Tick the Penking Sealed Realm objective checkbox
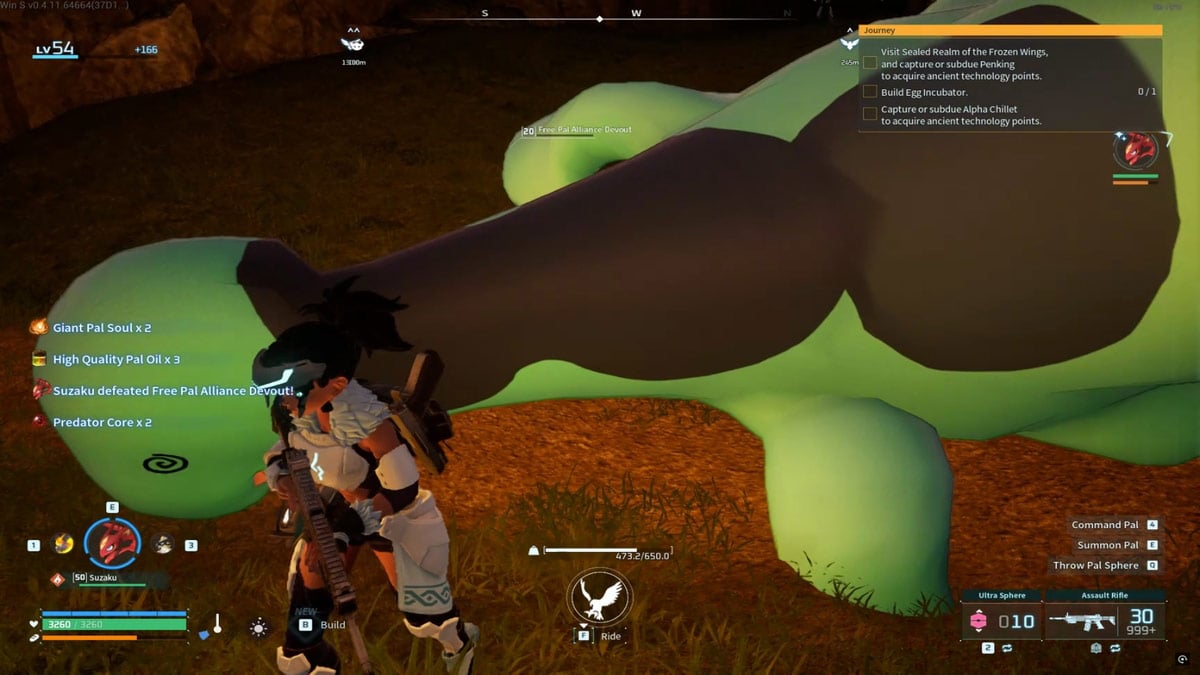1200x675 pixels. pyautogui.click(x=870, y=63)
